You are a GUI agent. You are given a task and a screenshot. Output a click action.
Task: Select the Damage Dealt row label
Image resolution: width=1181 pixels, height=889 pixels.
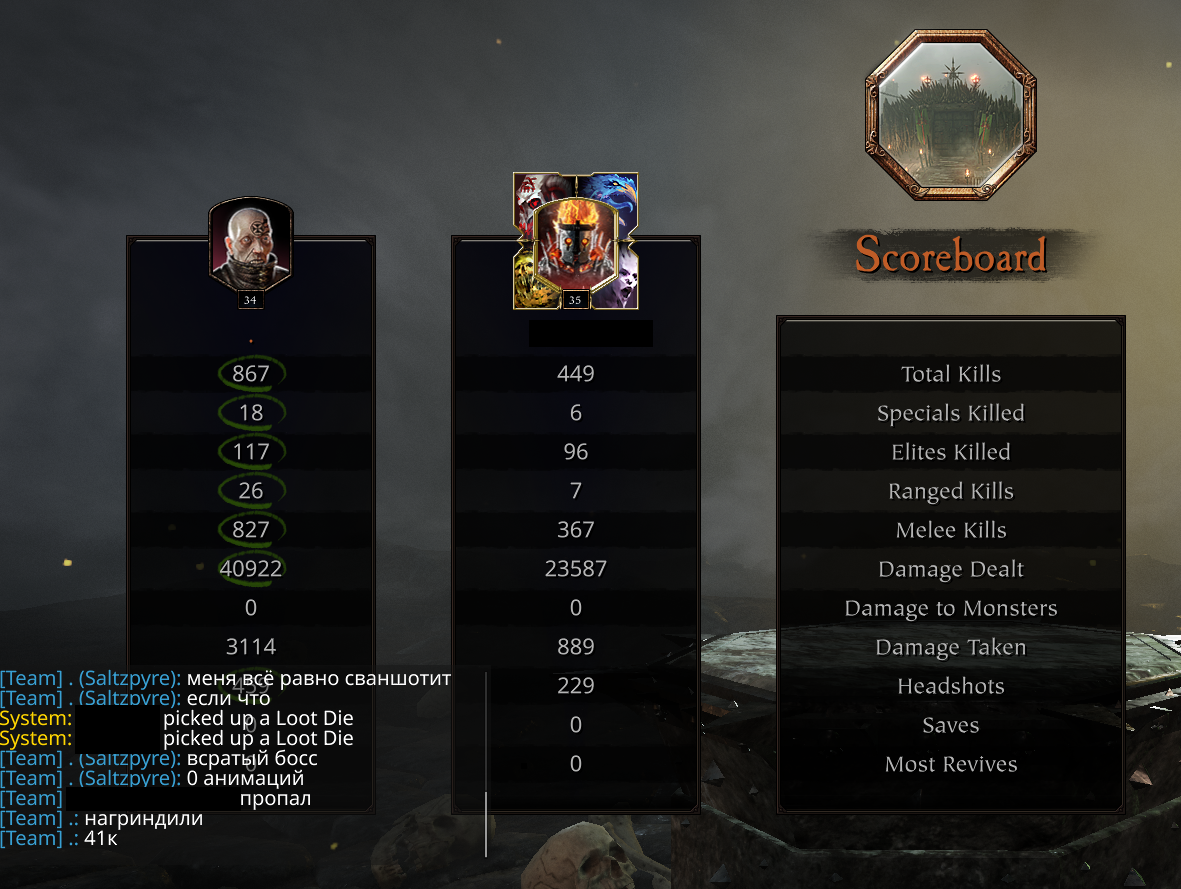pos(950,569)
